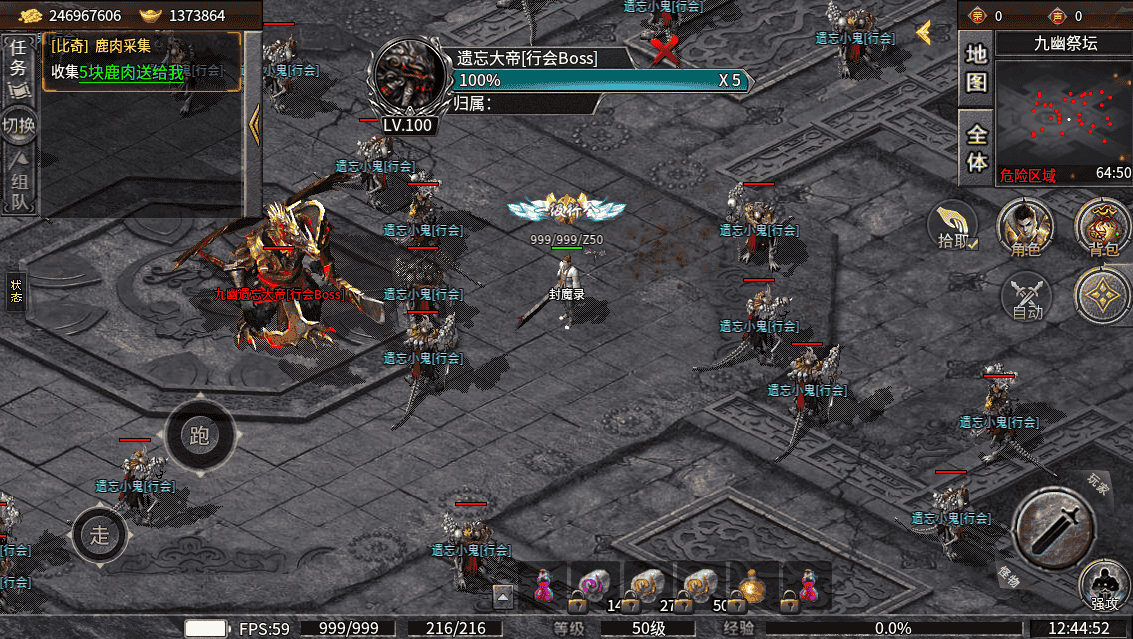Click the 切换 switch button
This screenshot has width=1133, height=639.
pyautogui.click(x=19, y=125)
